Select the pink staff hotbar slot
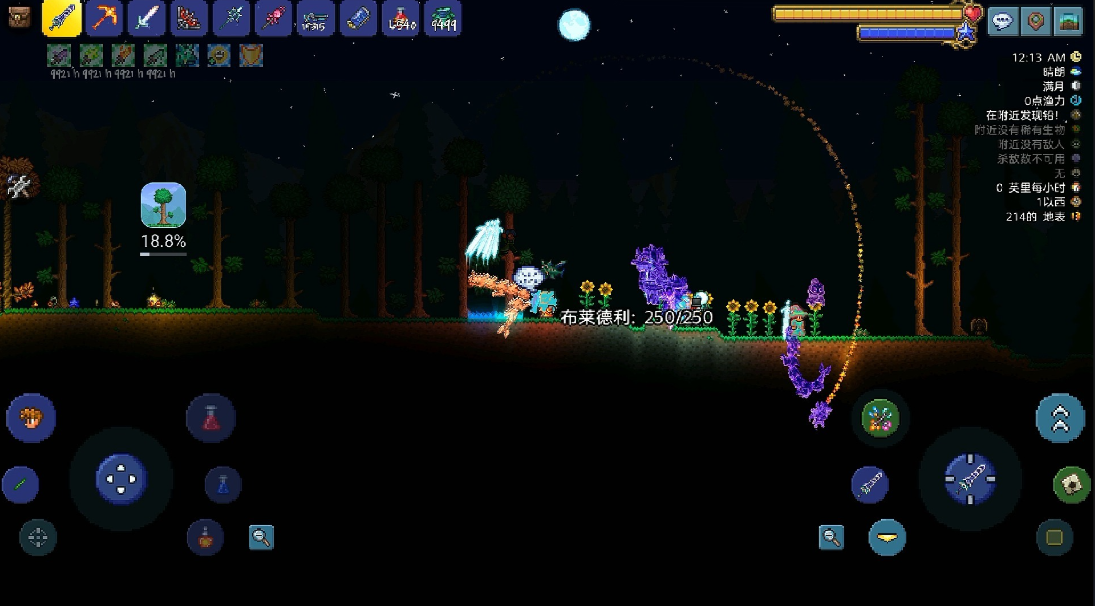This screenshot has height=606, width=1095. [x=273, y=18]
